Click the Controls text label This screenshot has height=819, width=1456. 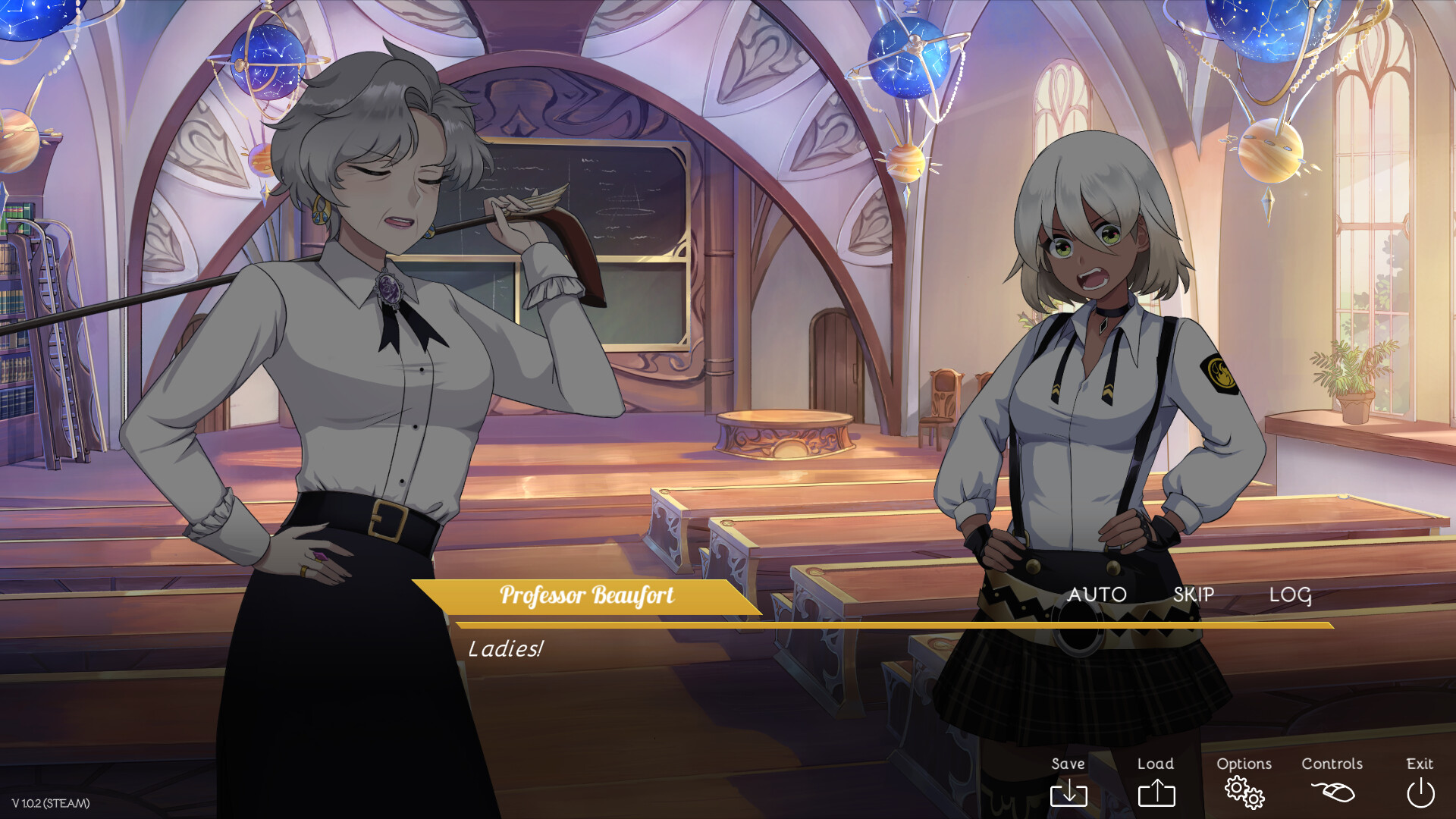pyautogui.click(x=1332, y=764)
